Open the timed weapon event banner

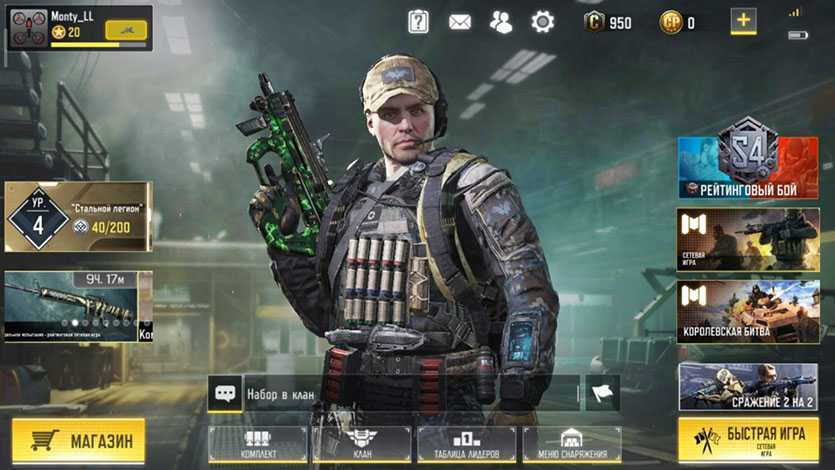click(x=78, y=307)
